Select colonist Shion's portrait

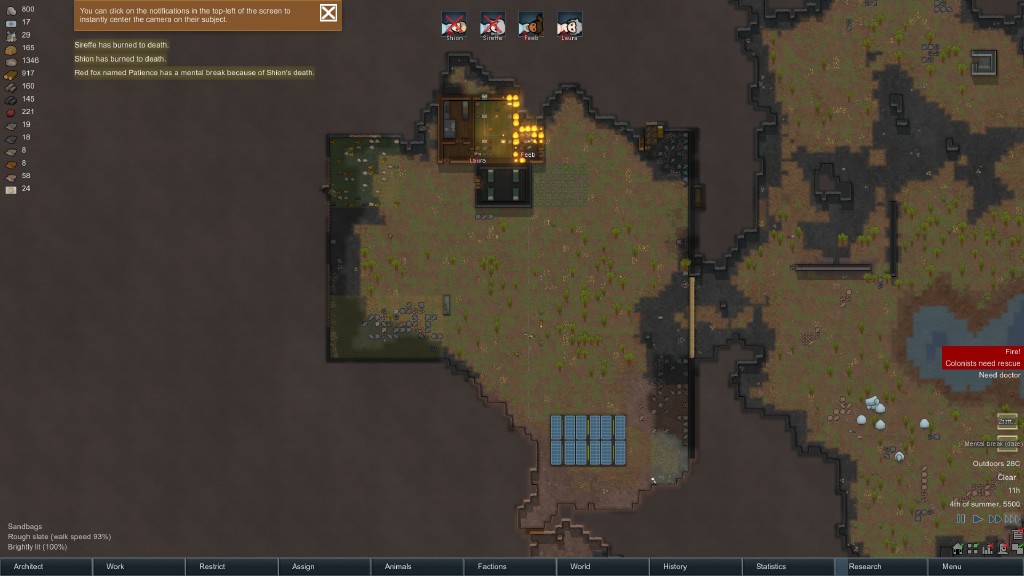[x=456, y=24]
